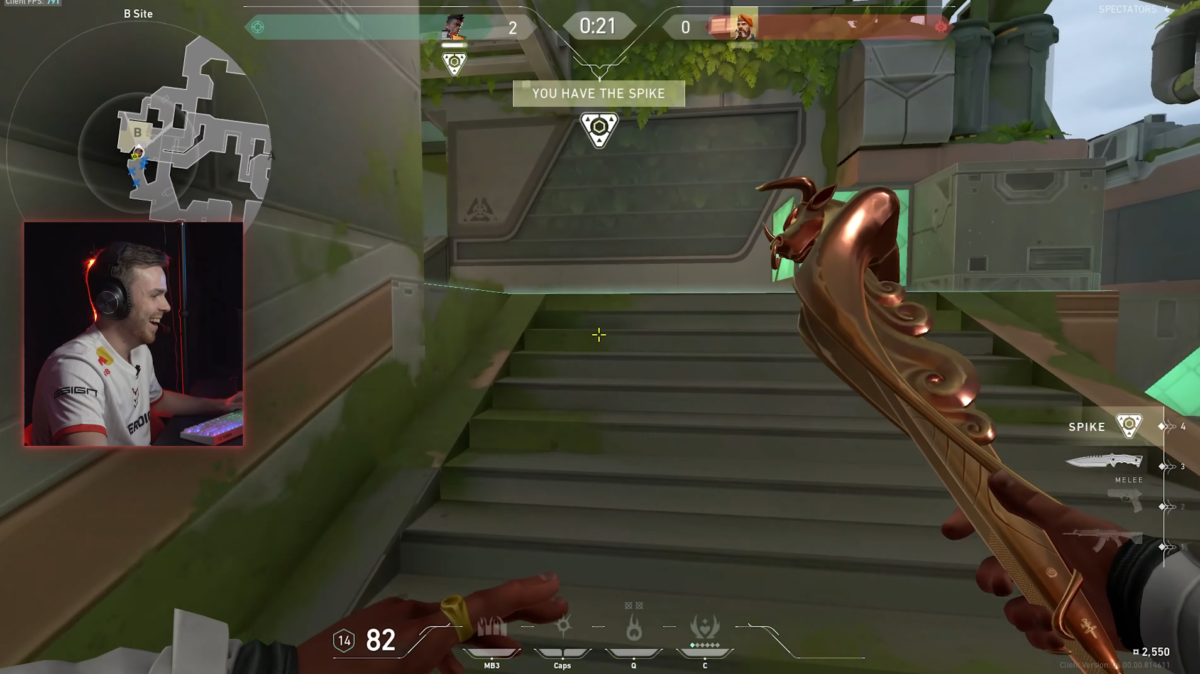Click the spike icon under the banner
Viewport: 1200px width, 674px height.
pos(599,128)
